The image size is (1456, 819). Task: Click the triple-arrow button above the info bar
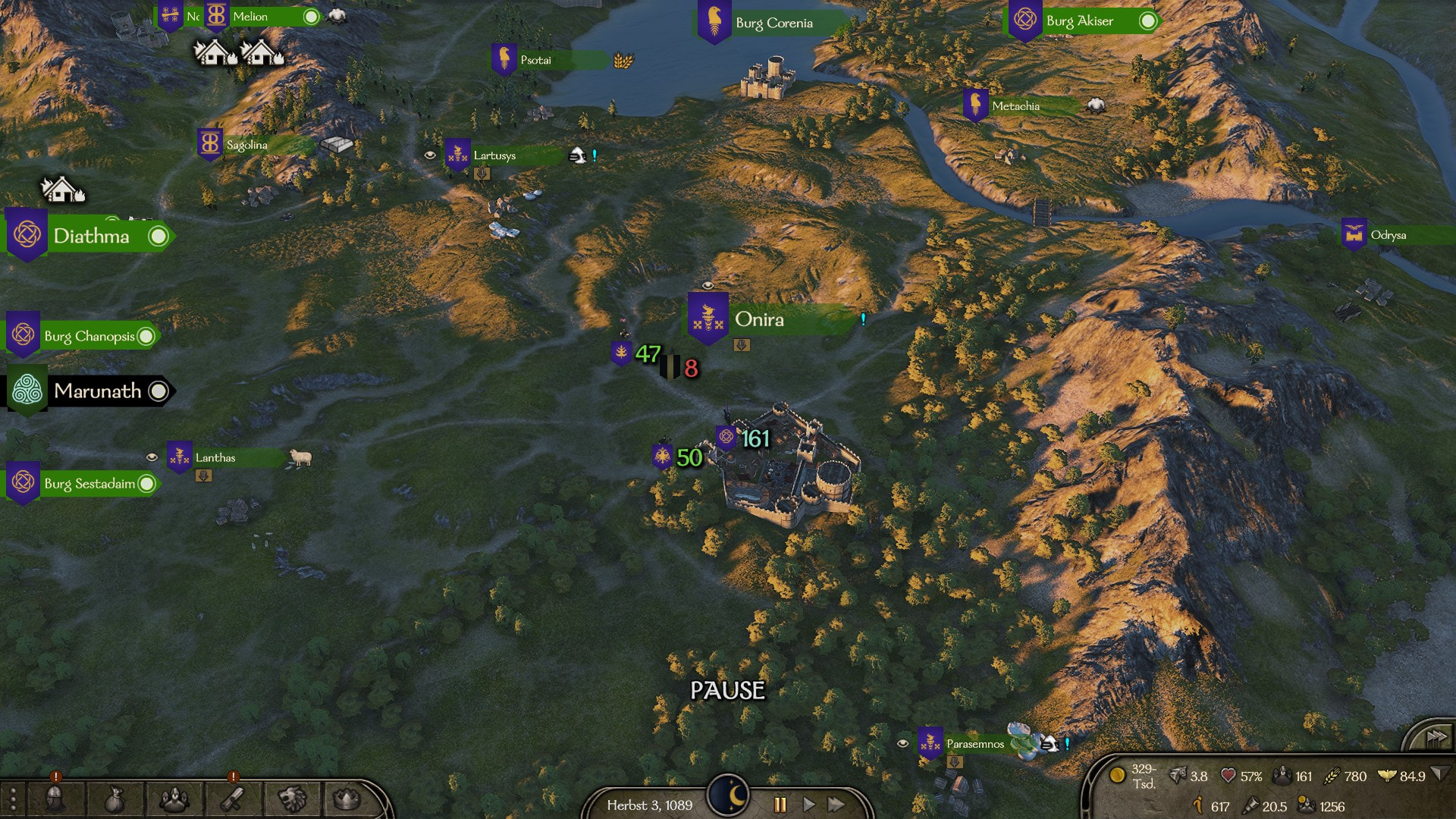click(1436, 736)
